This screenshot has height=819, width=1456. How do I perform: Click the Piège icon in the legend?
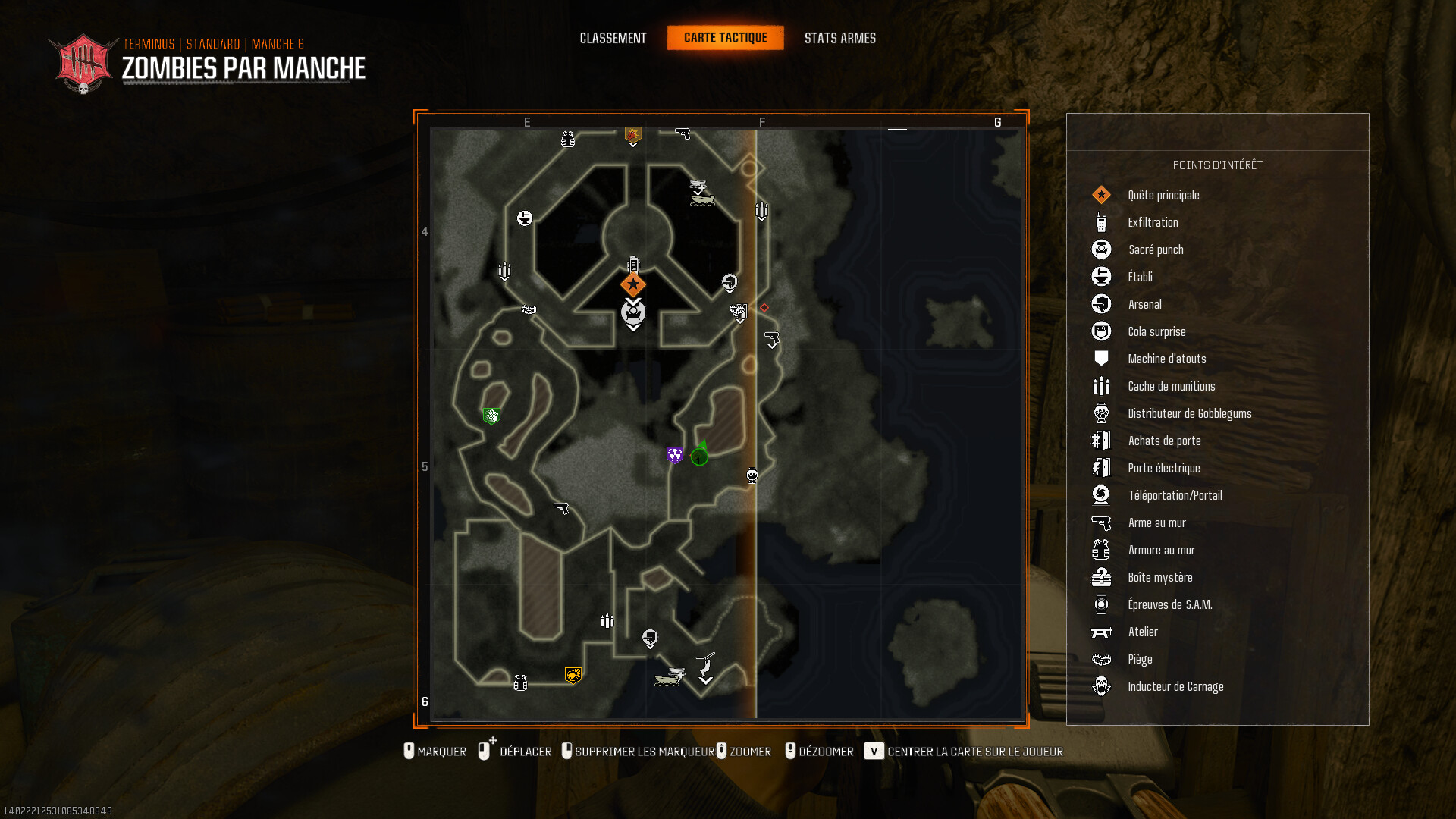1102,659
